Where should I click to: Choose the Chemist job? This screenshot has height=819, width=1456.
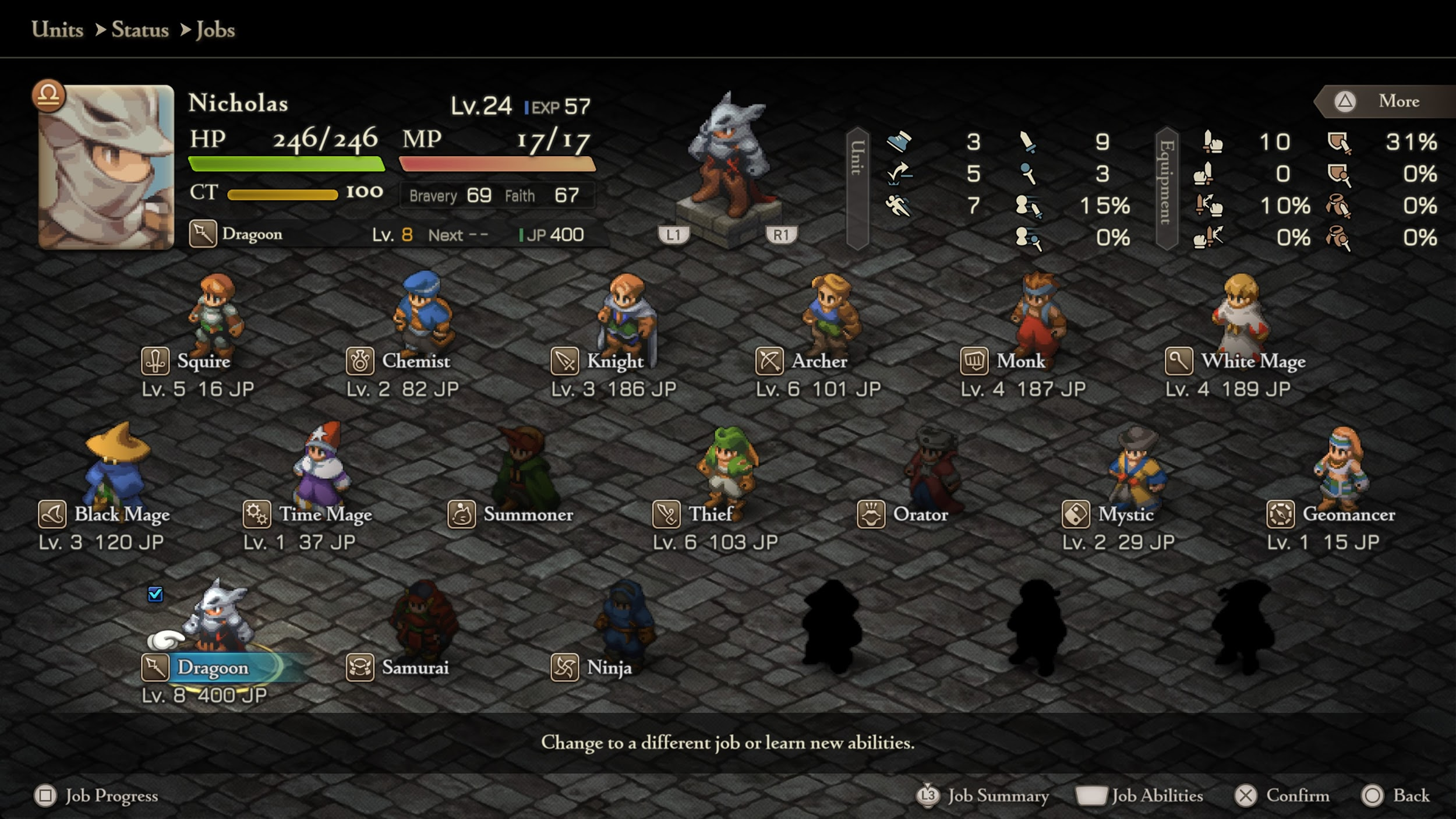(x=415, y=361)
